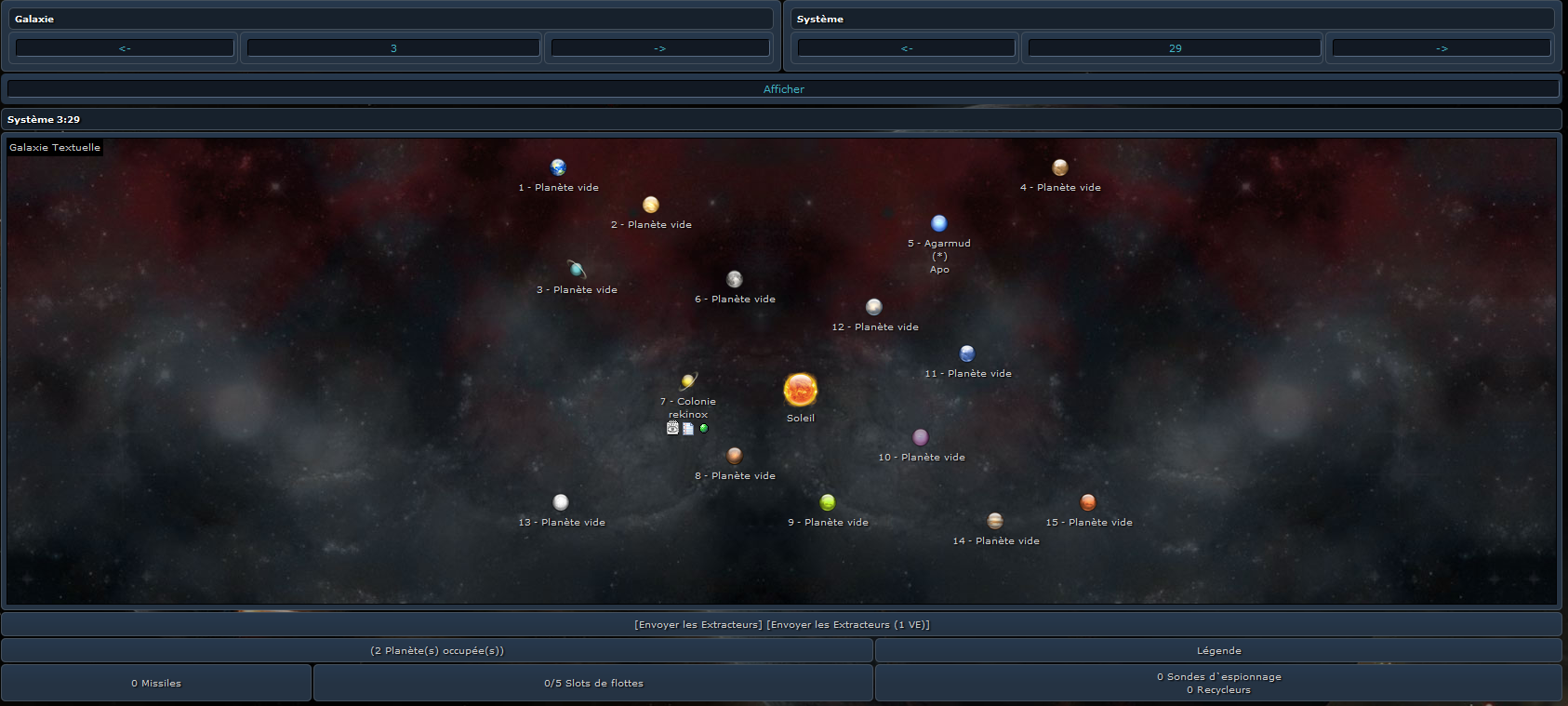Select planet 5 Agarmud
Viewport: 1568px width, 706px height.
click(939, 223)
